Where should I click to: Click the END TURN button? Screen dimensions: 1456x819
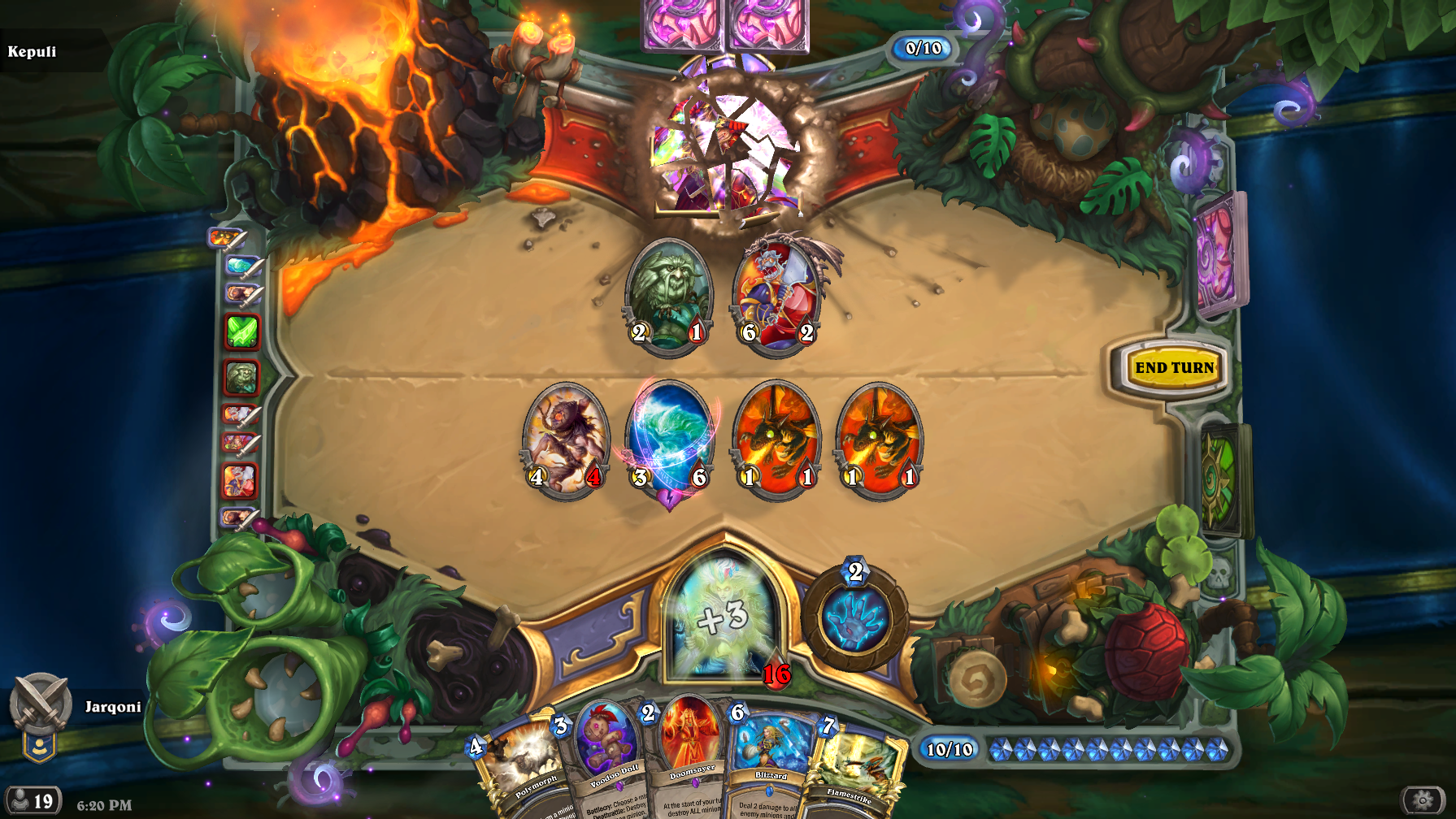point(1174,368)
